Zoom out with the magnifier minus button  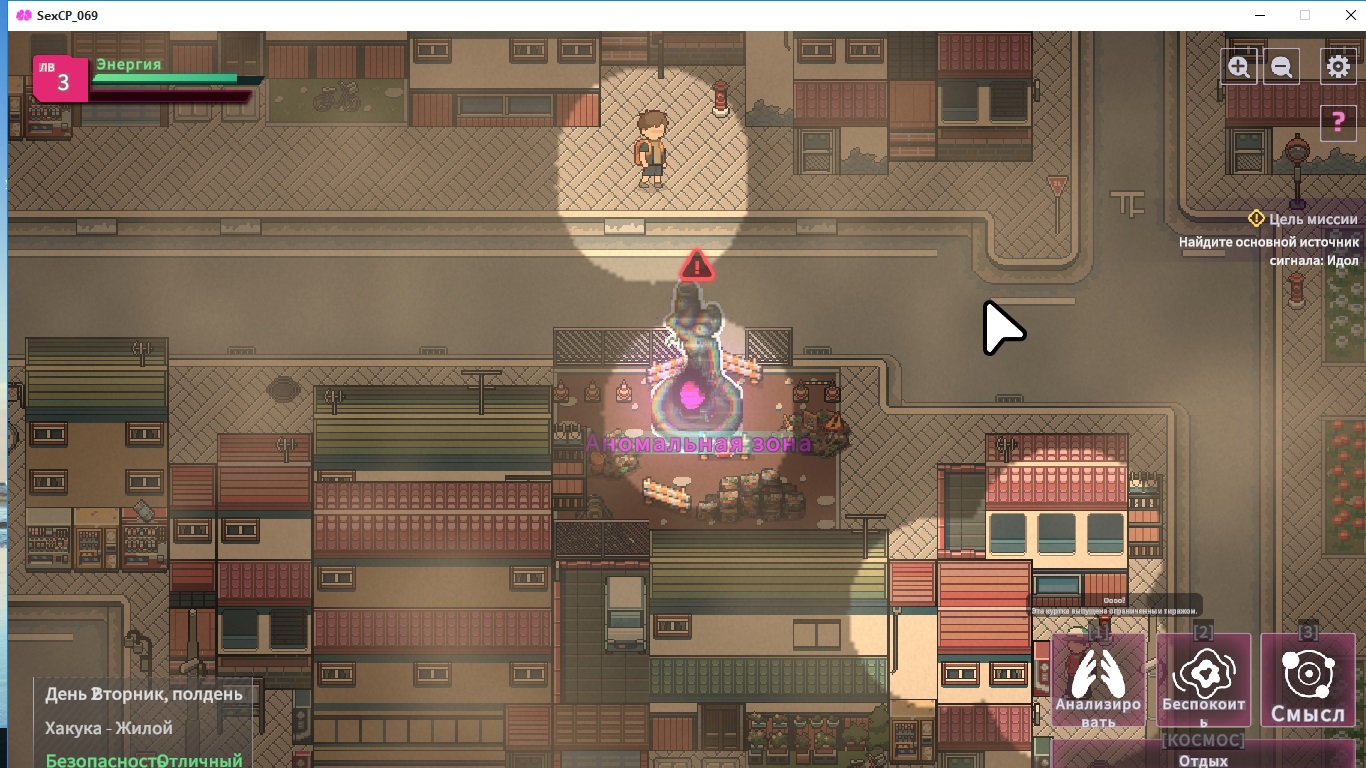pos(1281,67)
